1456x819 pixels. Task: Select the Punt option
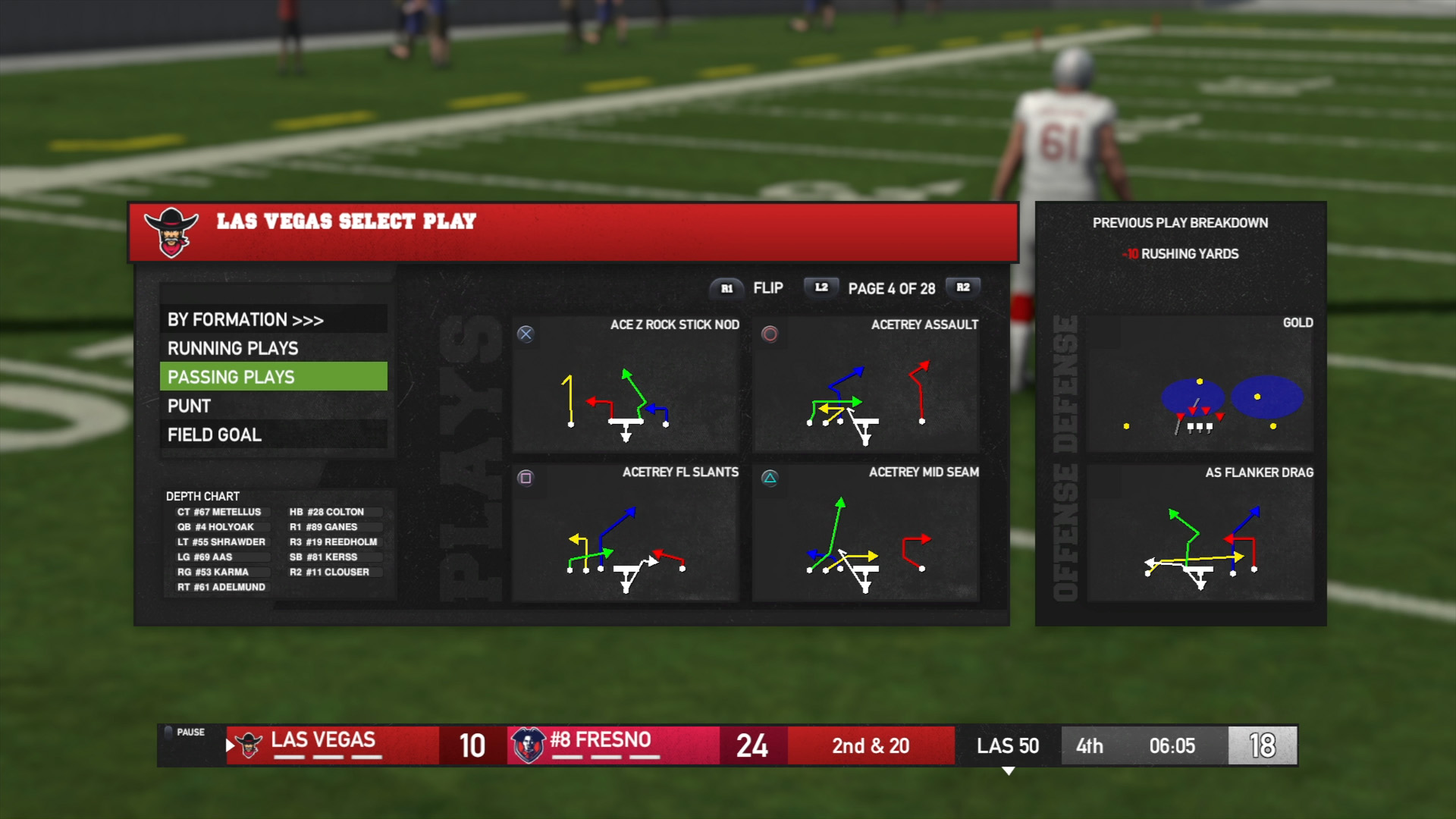coord(273,406)
